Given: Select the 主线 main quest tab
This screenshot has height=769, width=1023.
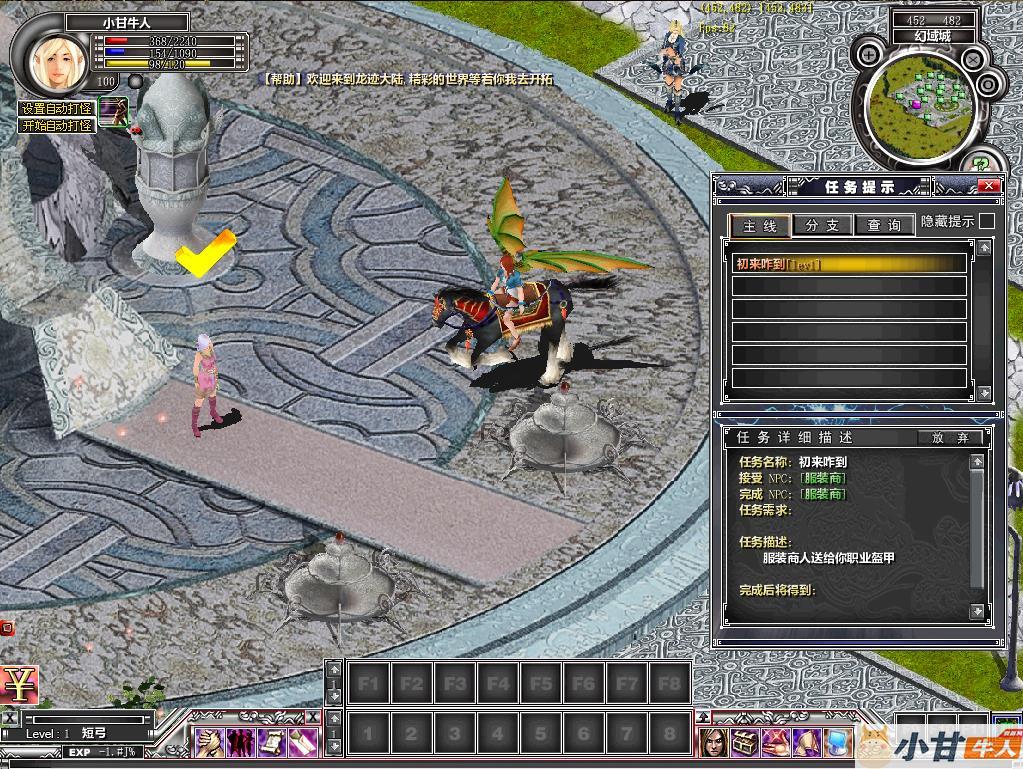Looking at the screenshot, I should [x=760, y=226].
